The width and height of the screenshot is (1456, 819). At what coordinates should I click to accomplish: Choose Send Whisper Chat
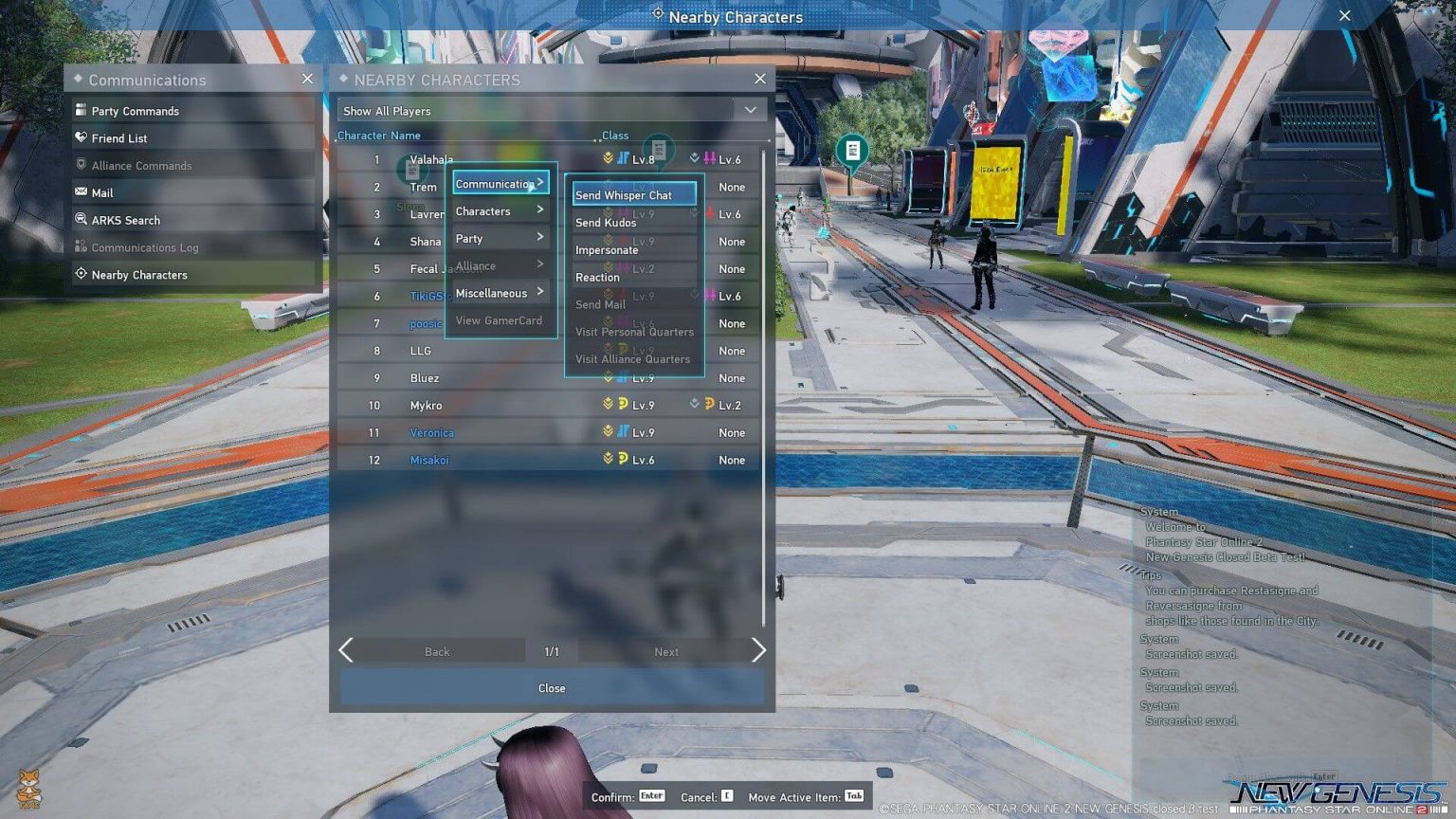[x=631, y=194]
